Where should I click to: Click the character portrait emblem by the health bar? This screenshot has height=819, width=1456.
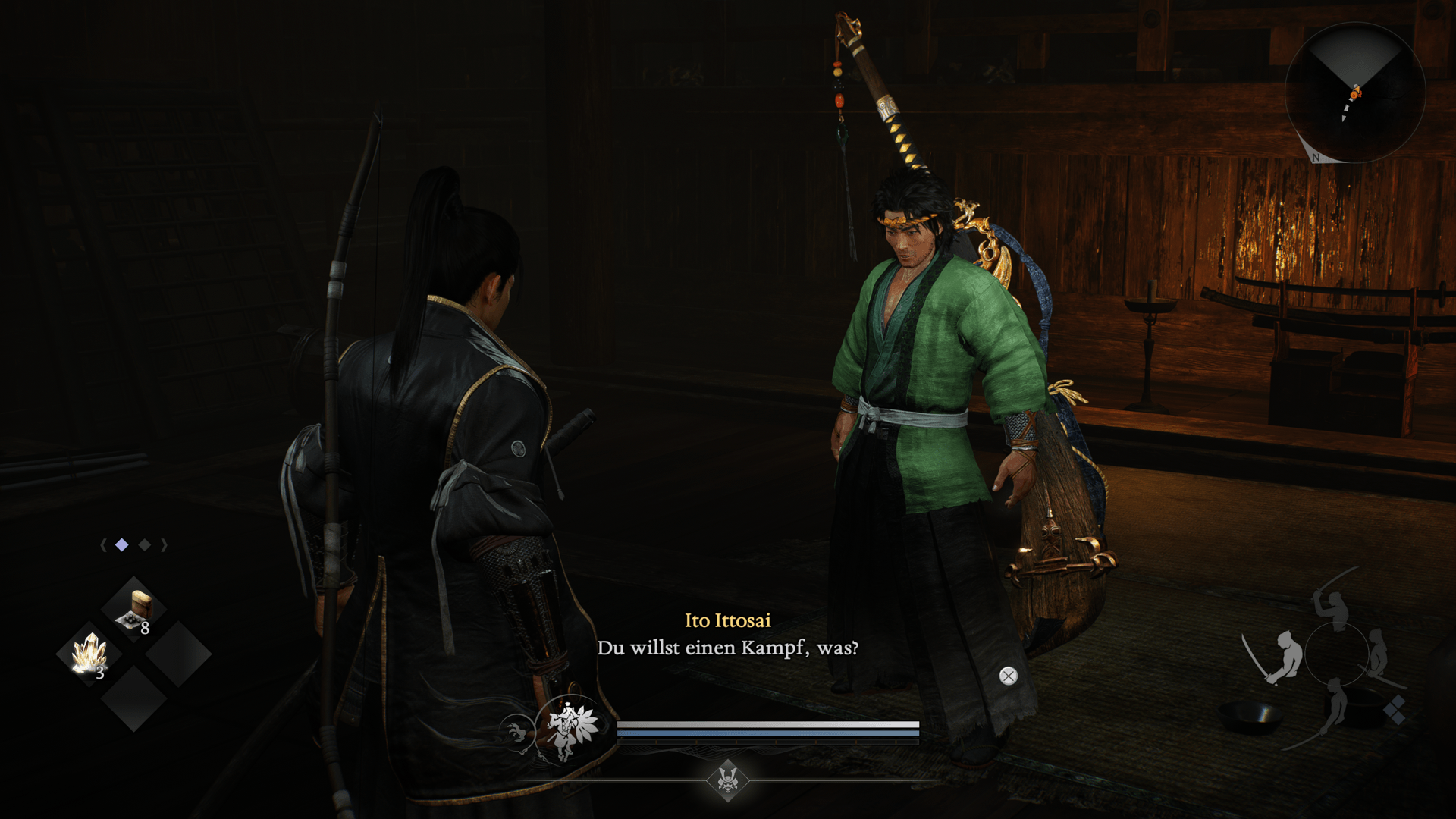pyautogui.click(x=568, y=728)
